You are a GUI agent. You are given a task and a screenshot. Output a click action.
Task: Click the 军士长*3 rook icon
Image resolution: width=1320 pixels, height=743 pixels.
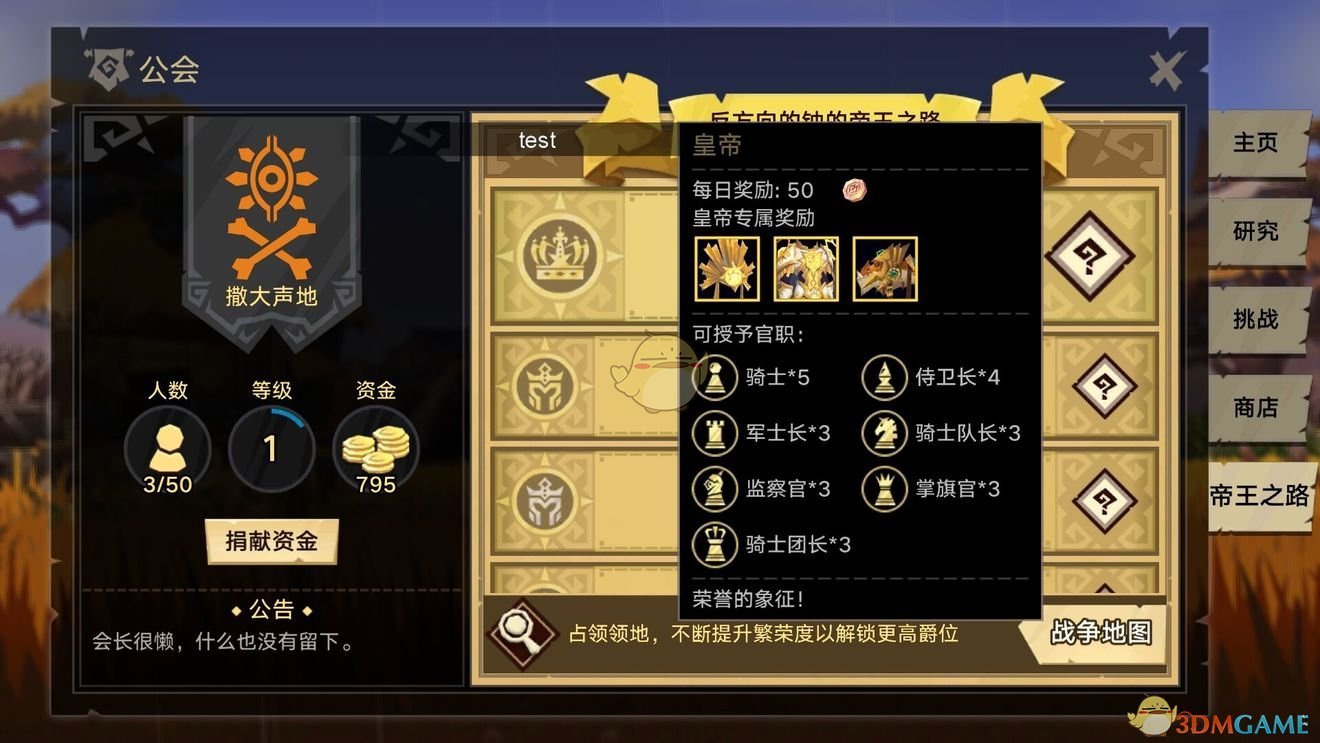716,433
